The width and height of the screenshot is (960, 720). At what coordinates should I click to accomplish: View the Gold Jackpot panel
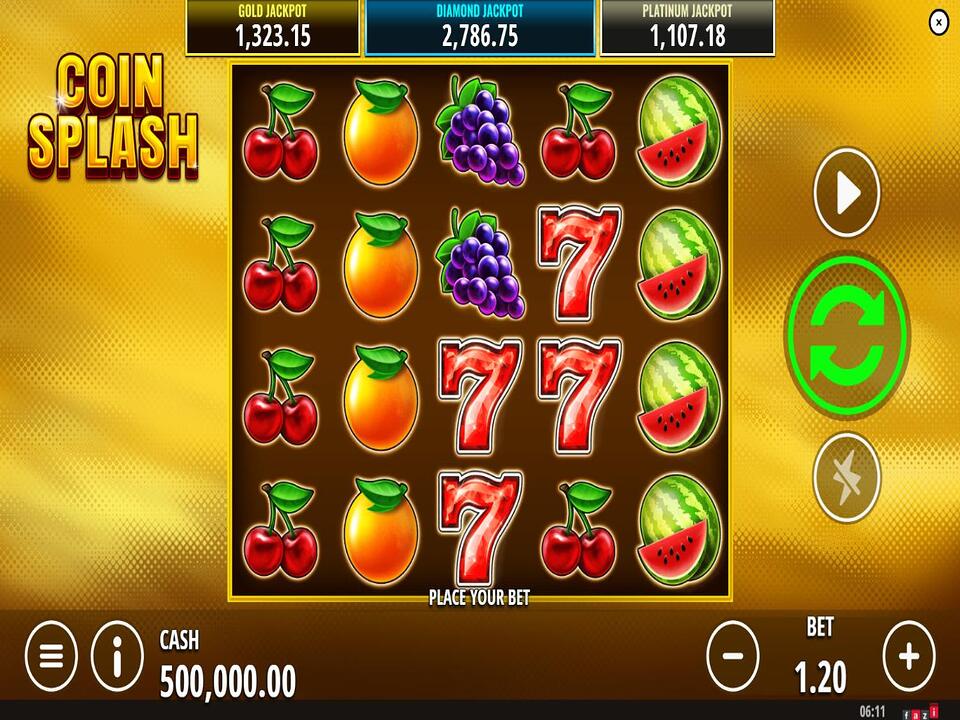272,28
